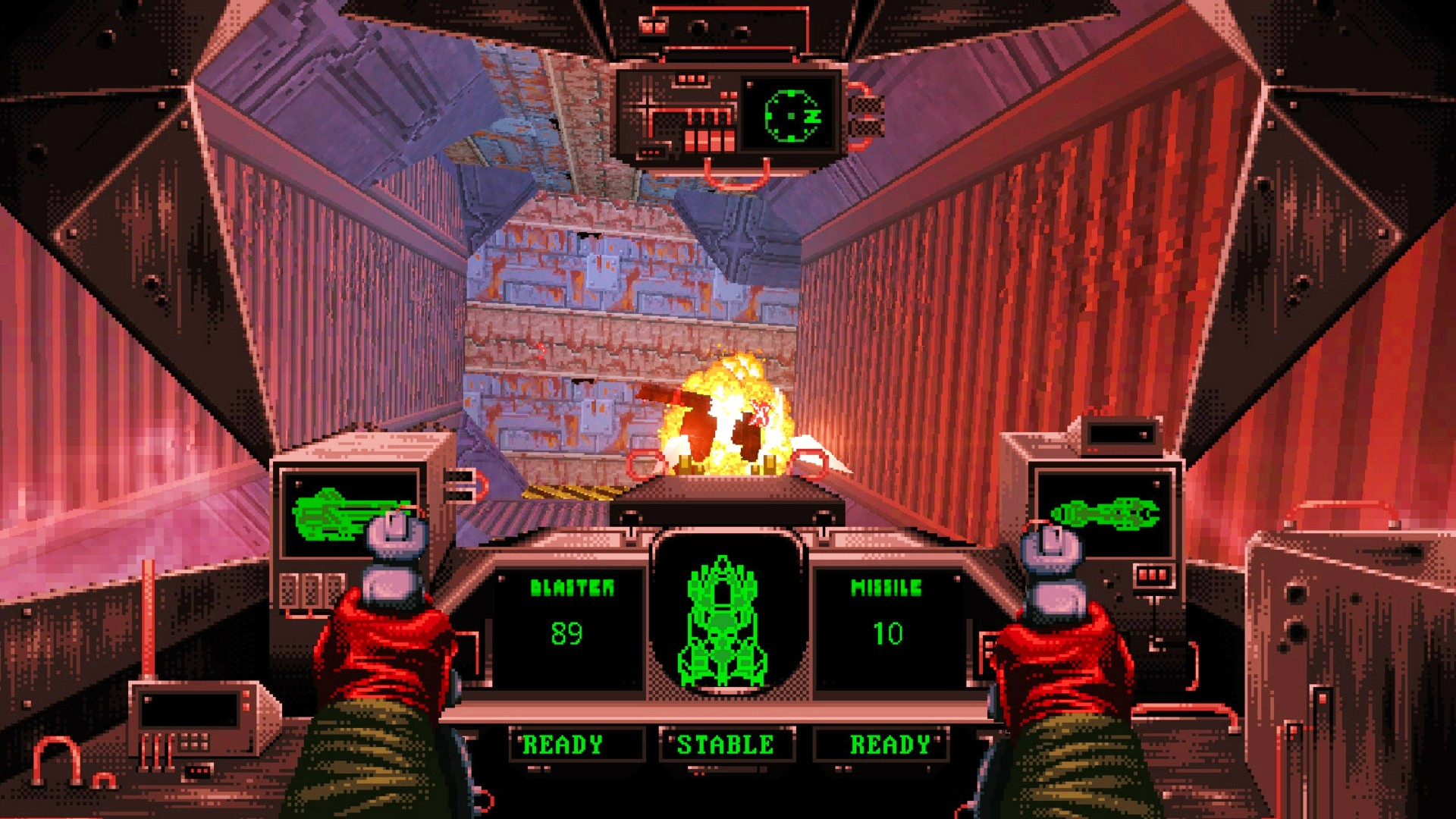The height and width of the screenshot is (819, 1456).
Task: Select the green missile weapon icon
Action: (1105, 513)
